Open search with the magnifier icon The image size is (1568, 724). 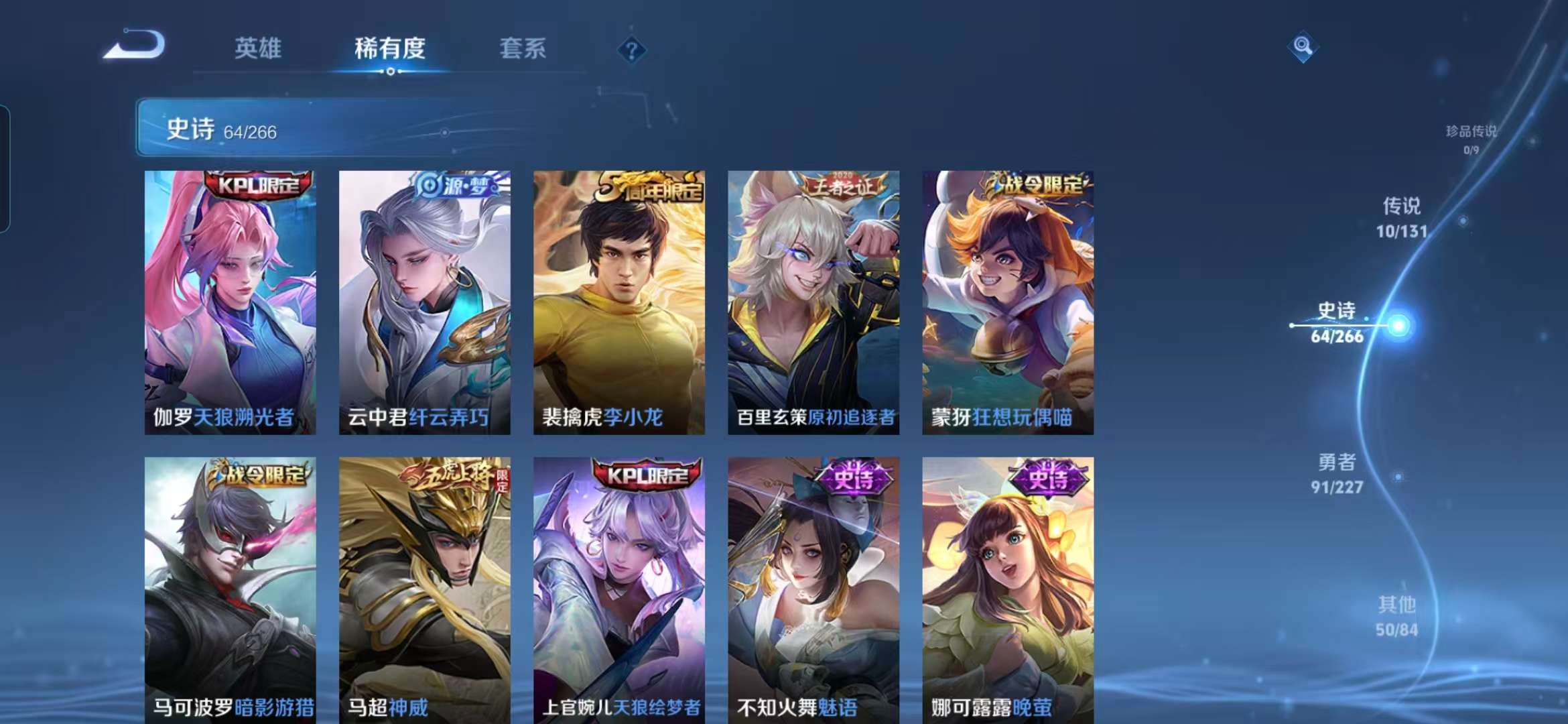(1303, 47)
